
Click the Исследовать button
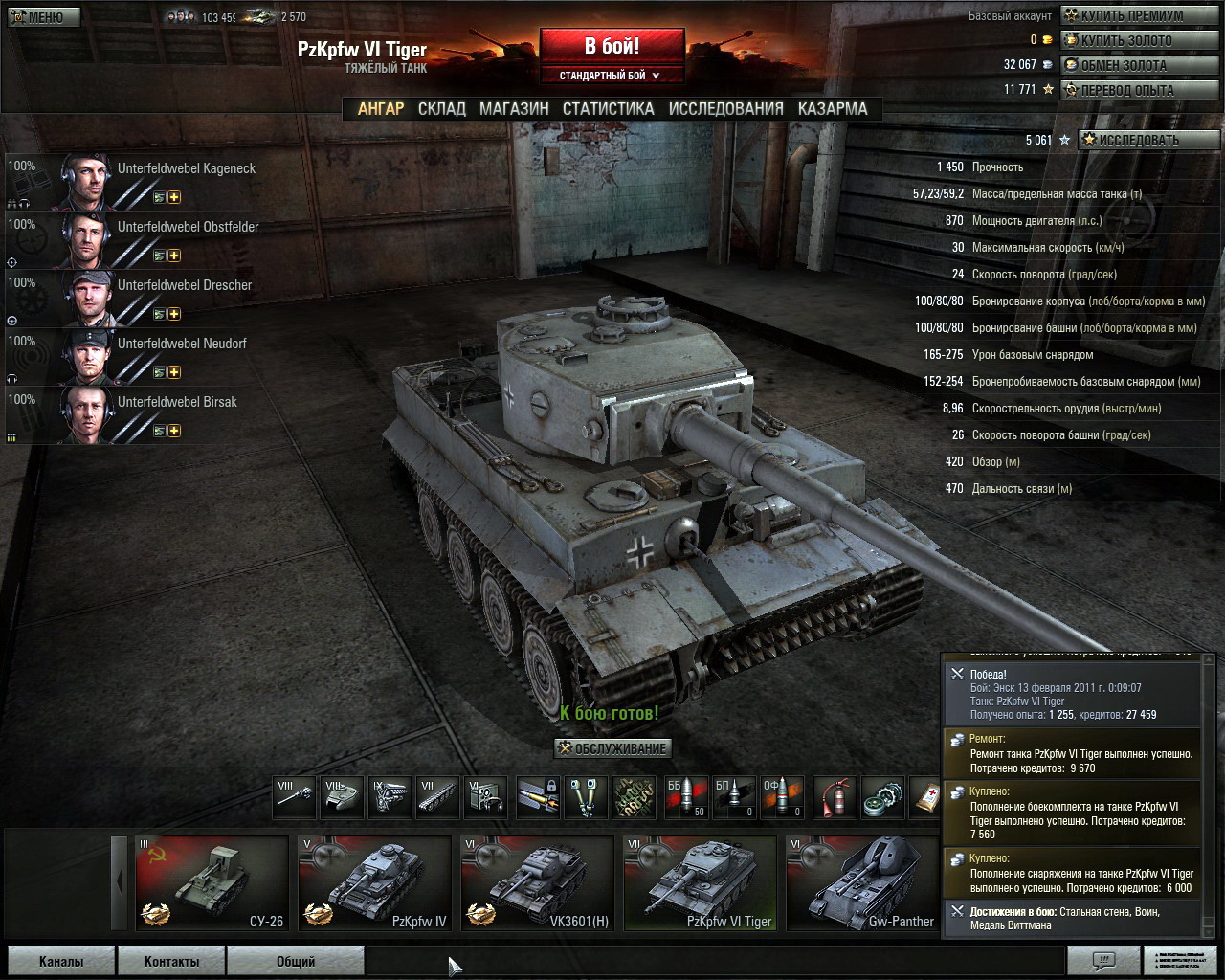click(x=1147, y=140)
